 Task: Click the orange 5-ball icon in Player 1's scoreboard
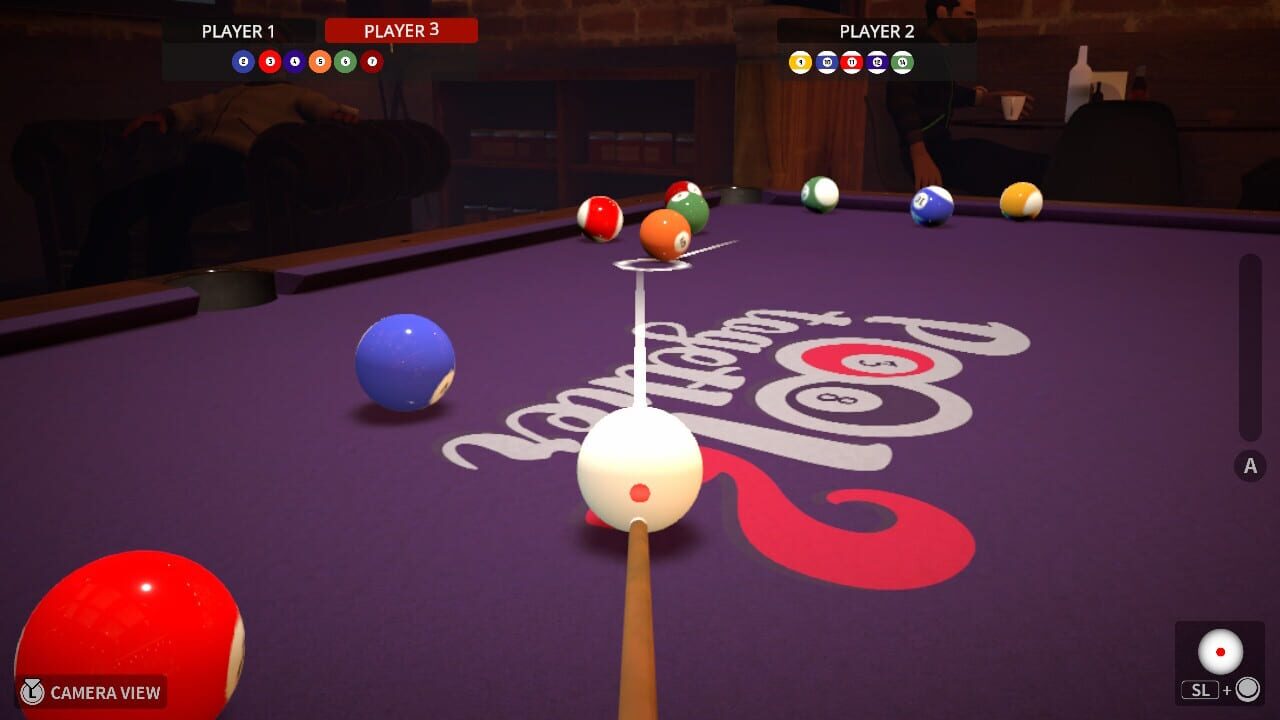(x=320, y=60)
